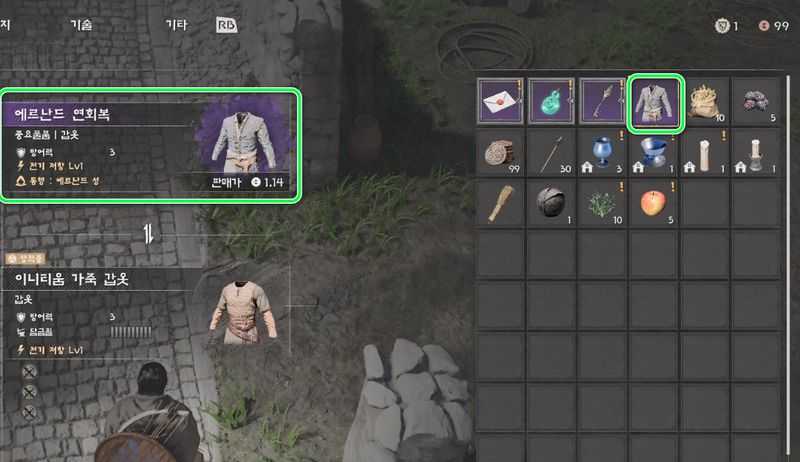
Task: Select the blue glass goblet slot
Action: coord(605,153)
